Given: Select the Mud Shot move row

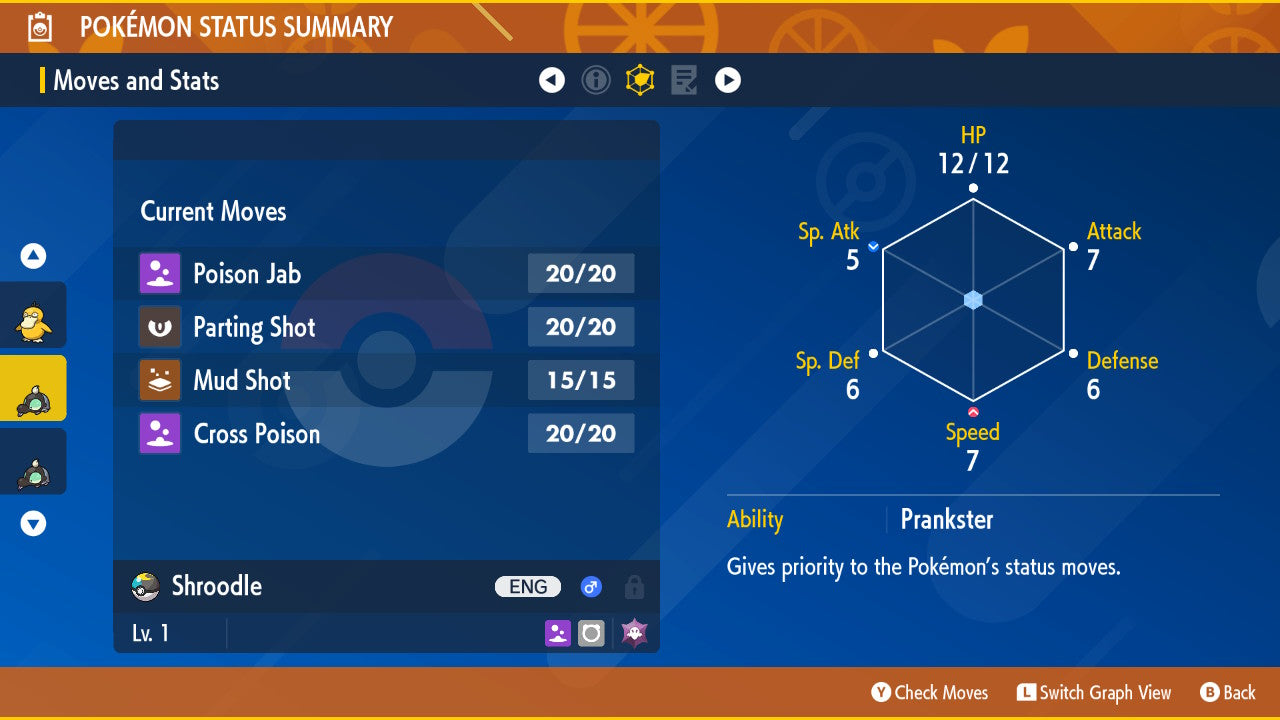Looking at the screenshot, I should 386,380.
